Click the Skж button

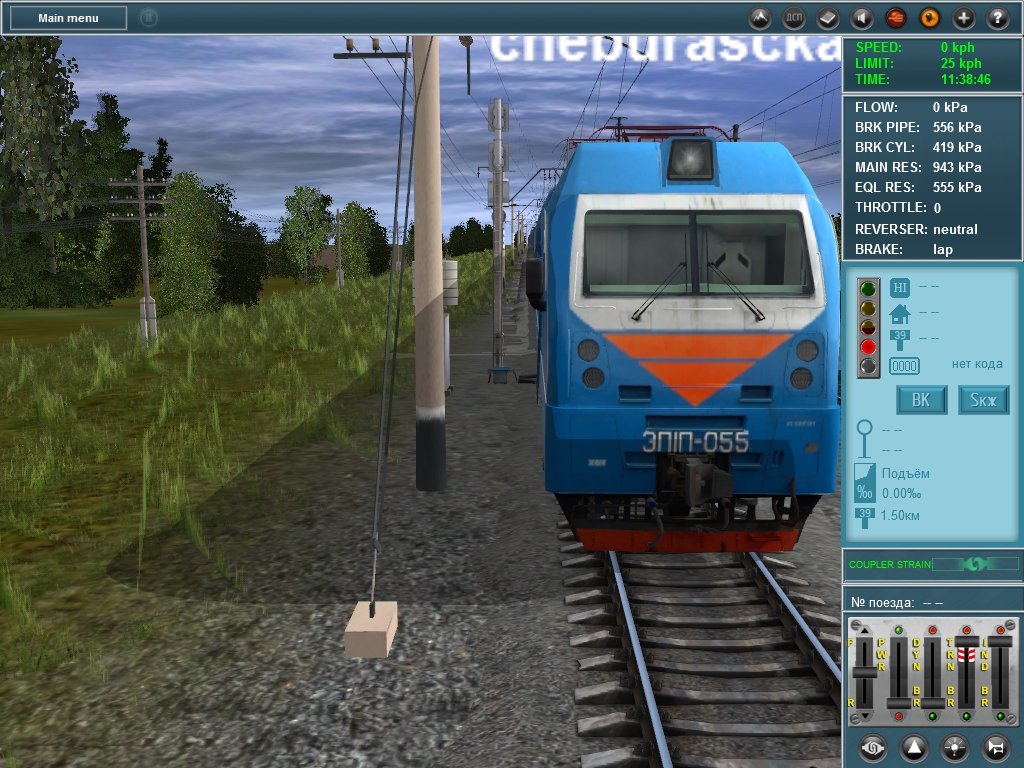click(x=984, y=400)
